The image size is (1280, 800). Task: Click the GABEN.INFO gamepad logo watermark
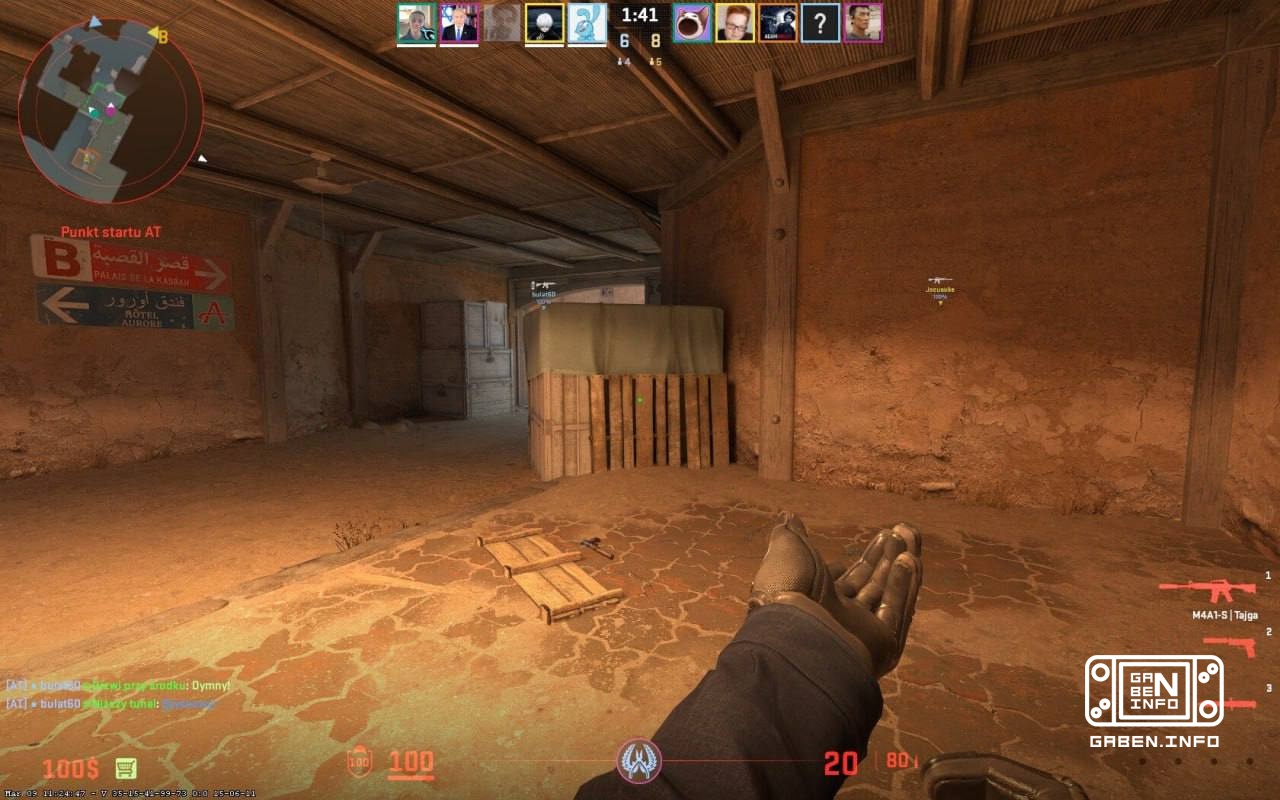pos(1155,690)
